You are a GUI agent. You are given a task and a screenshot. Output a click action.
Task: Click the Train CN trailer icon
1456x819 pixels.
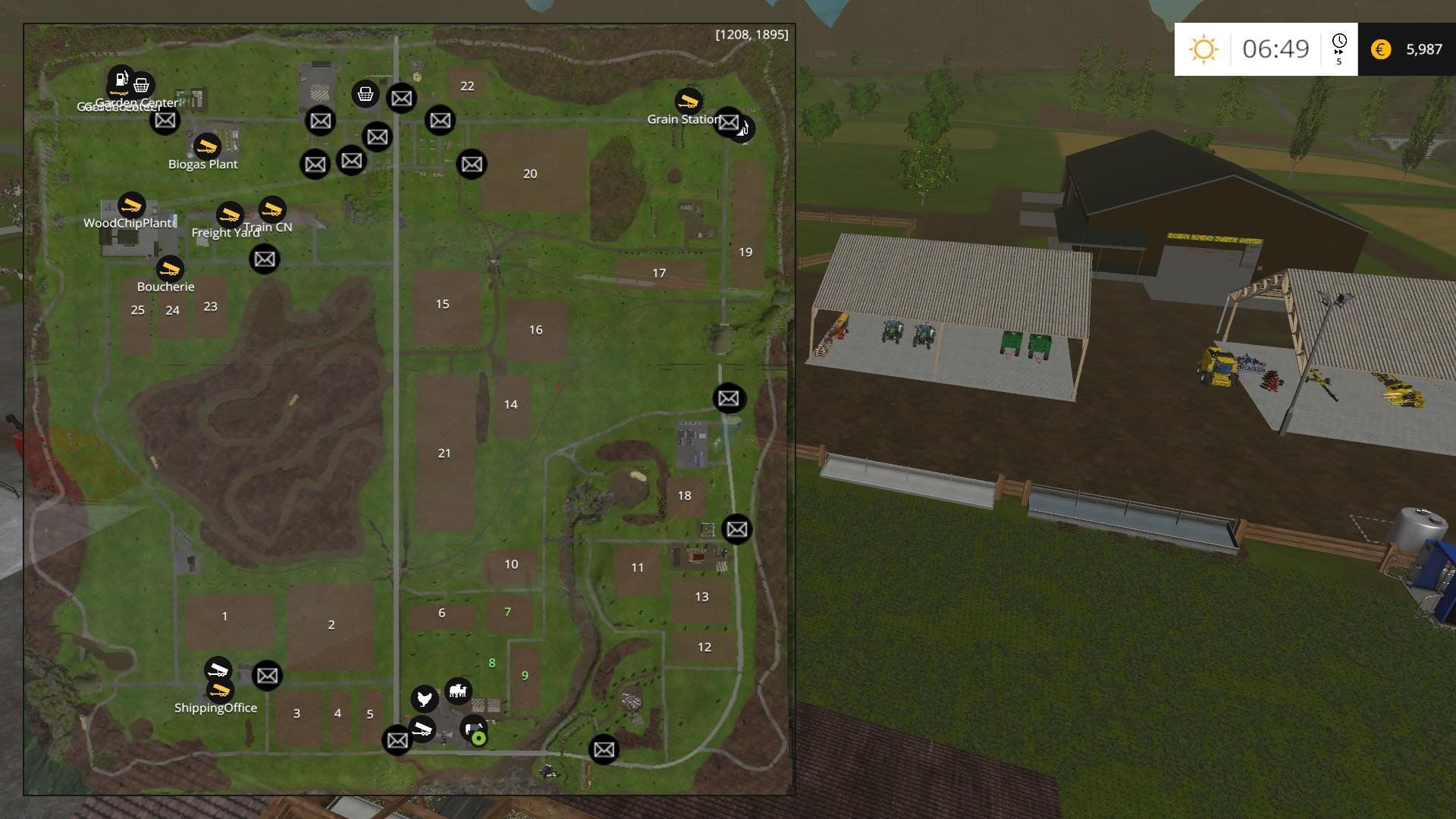[x=272, y=209]
